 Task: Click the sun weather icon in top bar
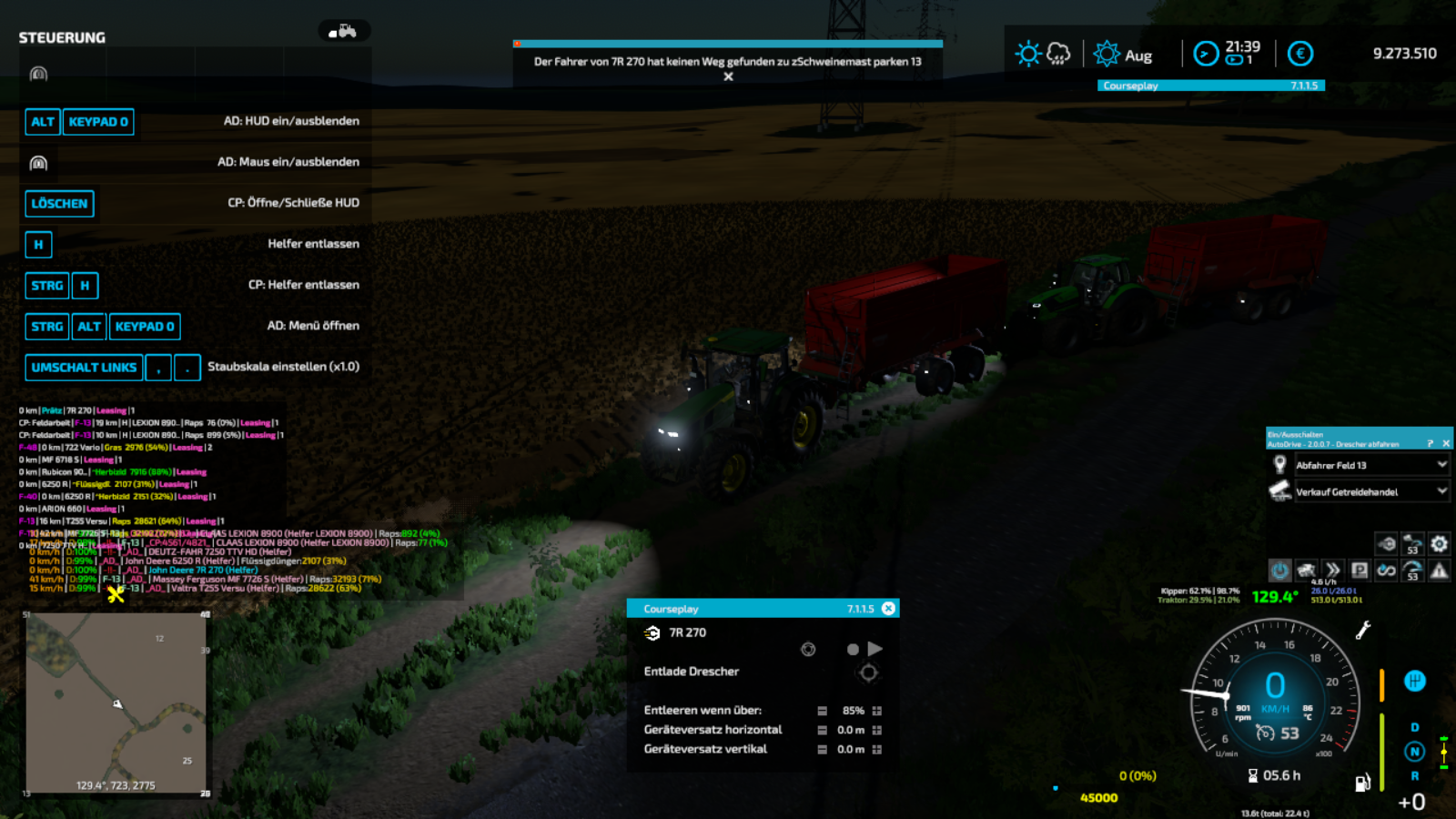coord(1026,53)
